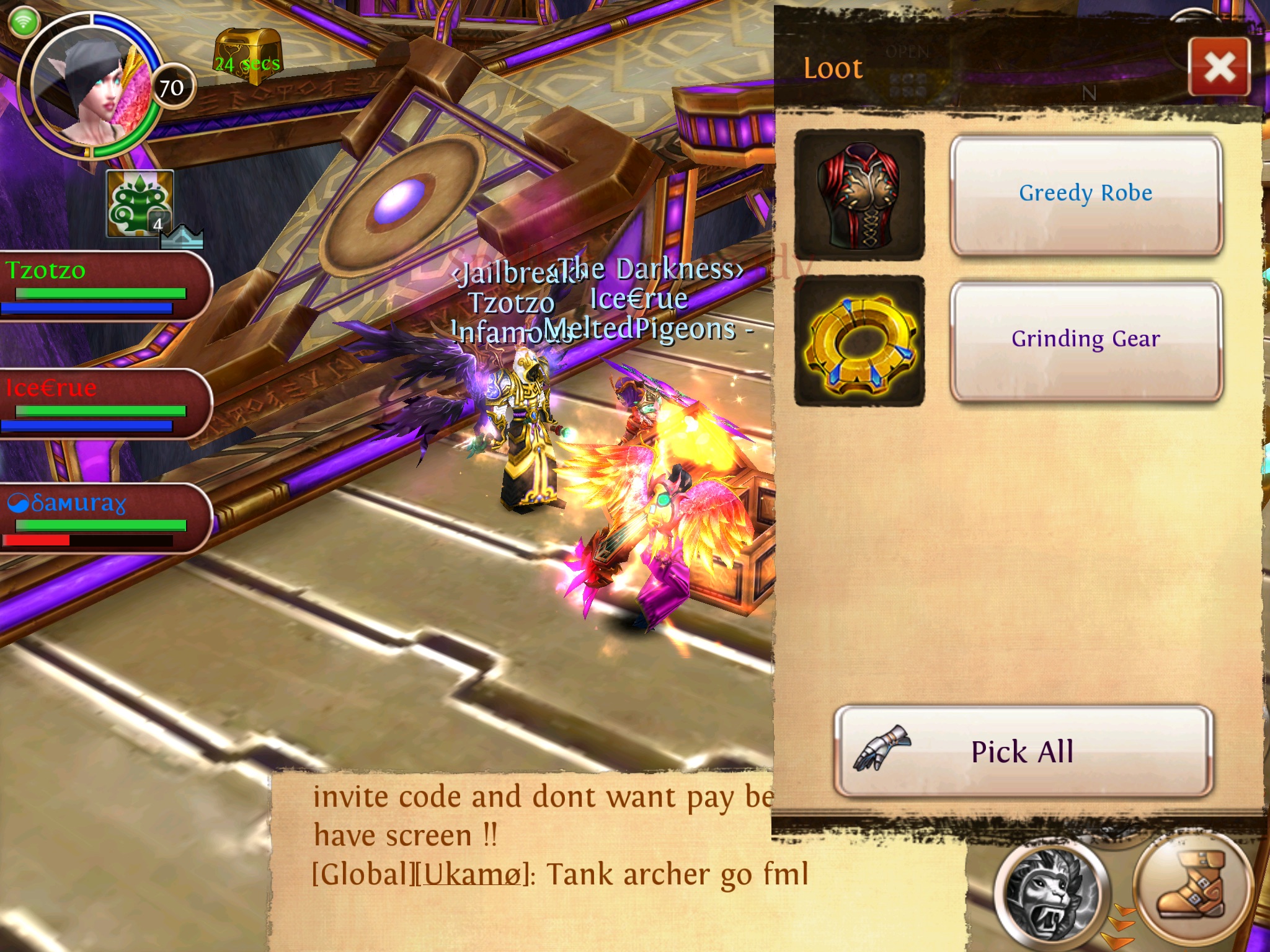Take the Greedy Robe
Screen dimensions: 1270x952
tap(1085, 195)
